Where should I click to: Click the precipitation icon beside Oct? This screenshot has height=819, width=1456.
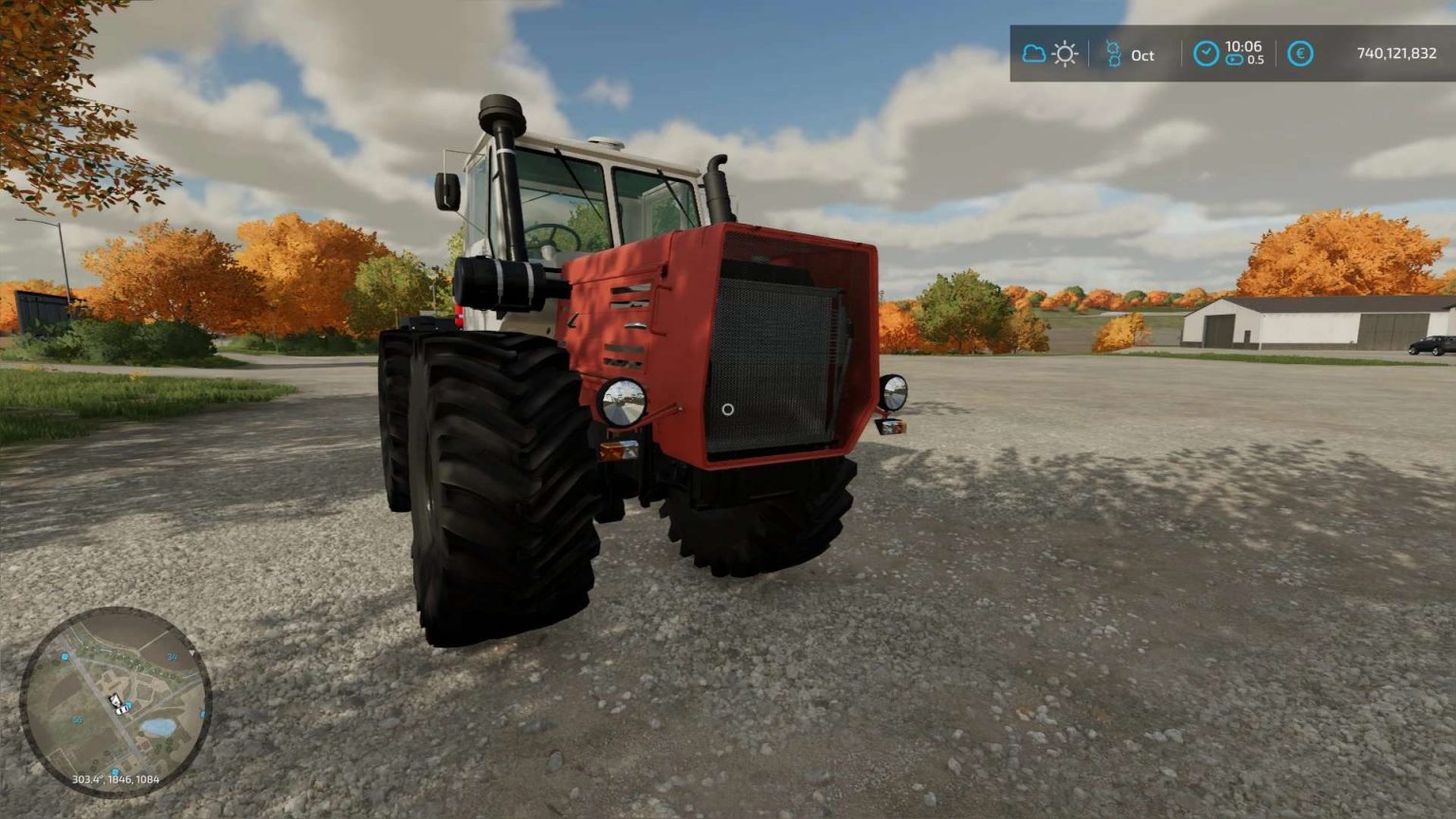(1114, 54)
